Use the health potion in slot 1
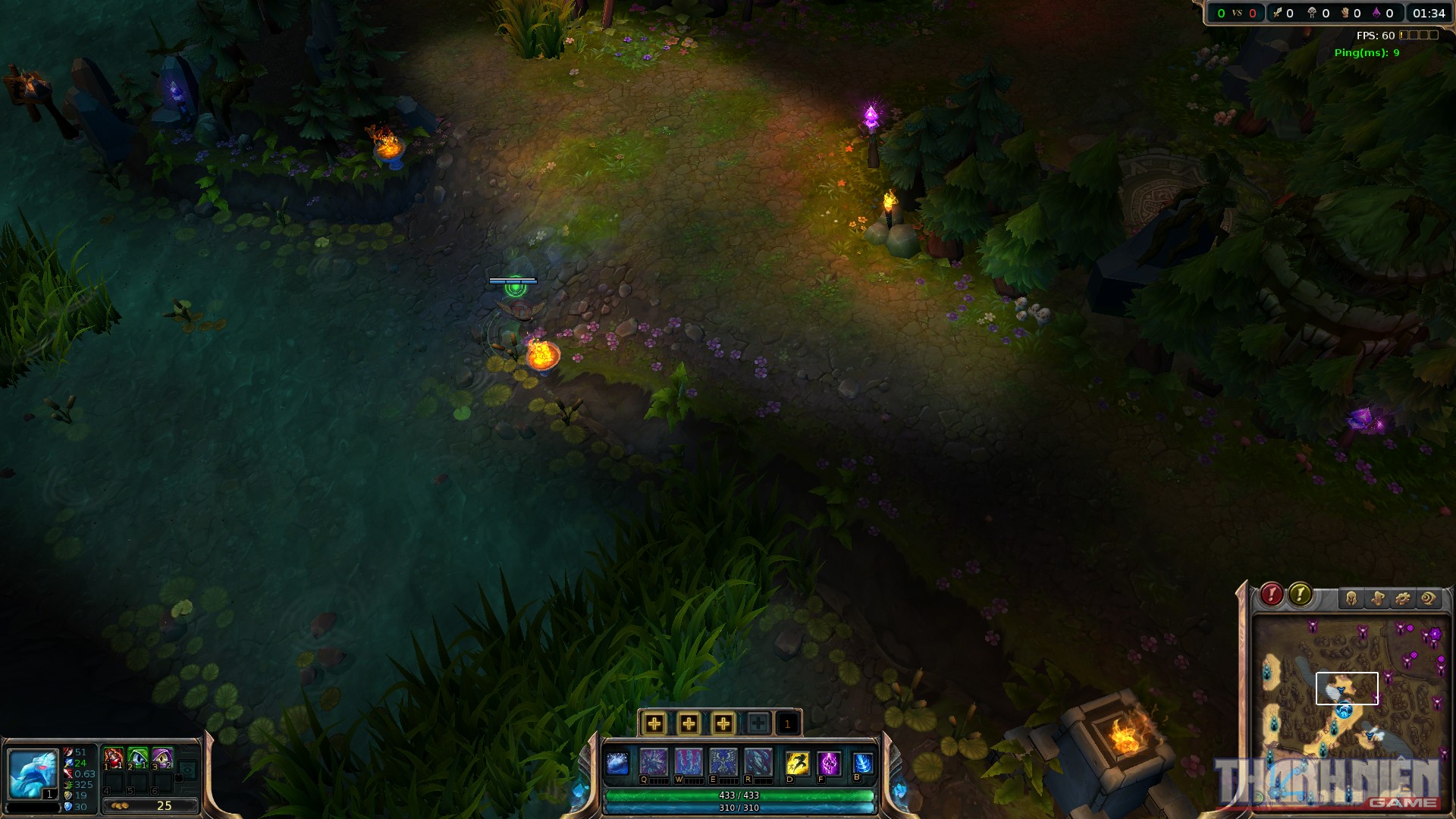The image size is (1456, 819). 113,758
